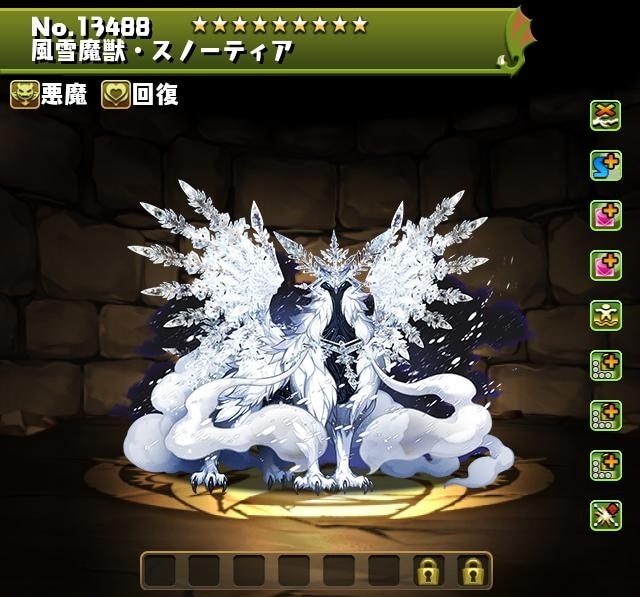Open the red slash attack awakening
640x597 pixels.
(605, 514)
